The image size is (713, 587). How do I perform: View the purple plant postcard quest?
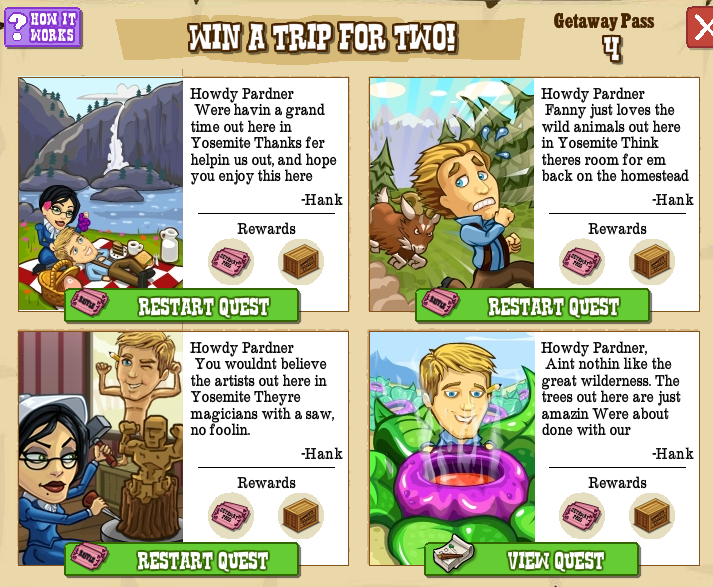point(533,560)
